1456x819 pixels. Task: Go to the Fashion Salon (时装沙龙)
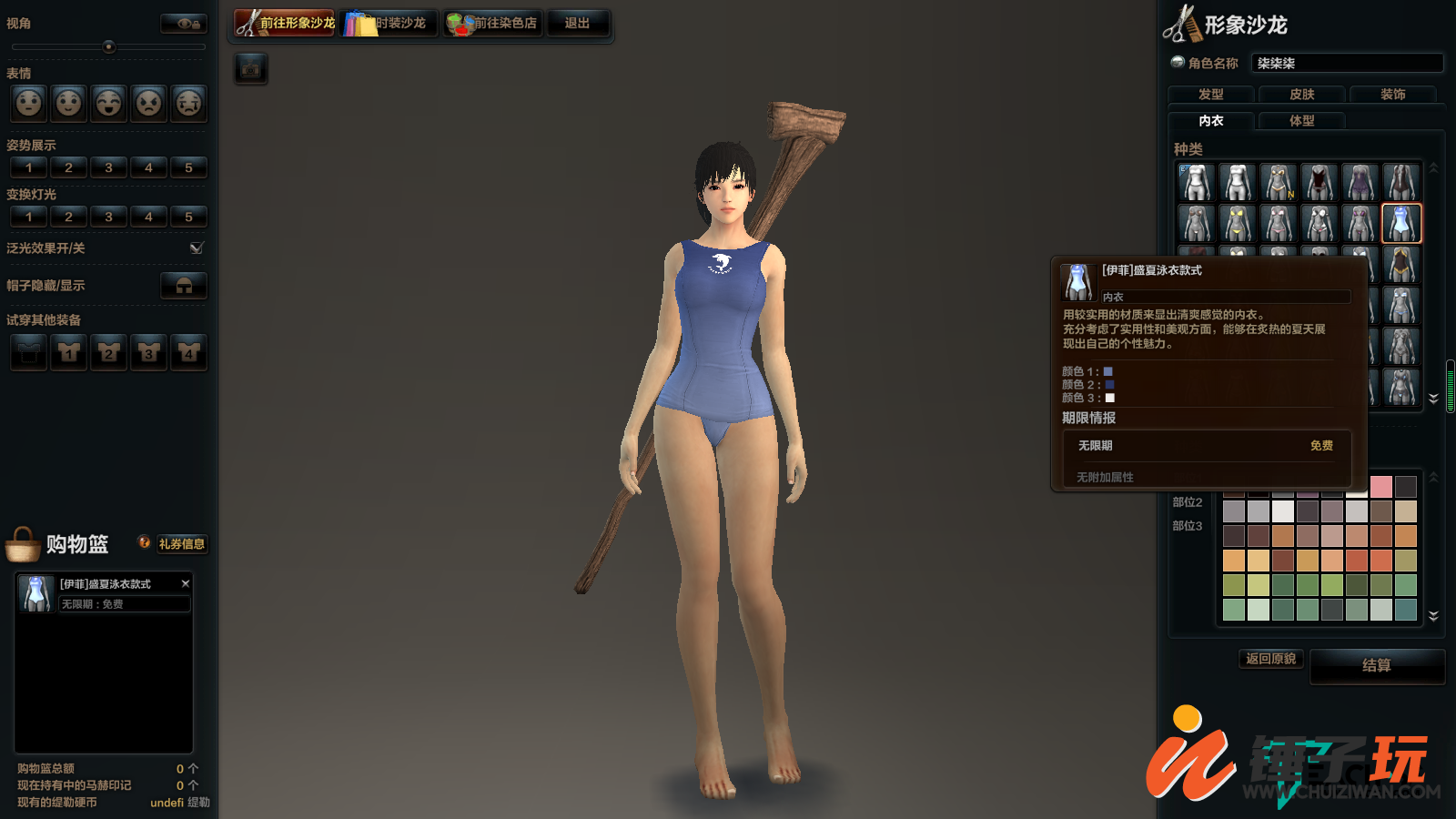pos(389,24)
